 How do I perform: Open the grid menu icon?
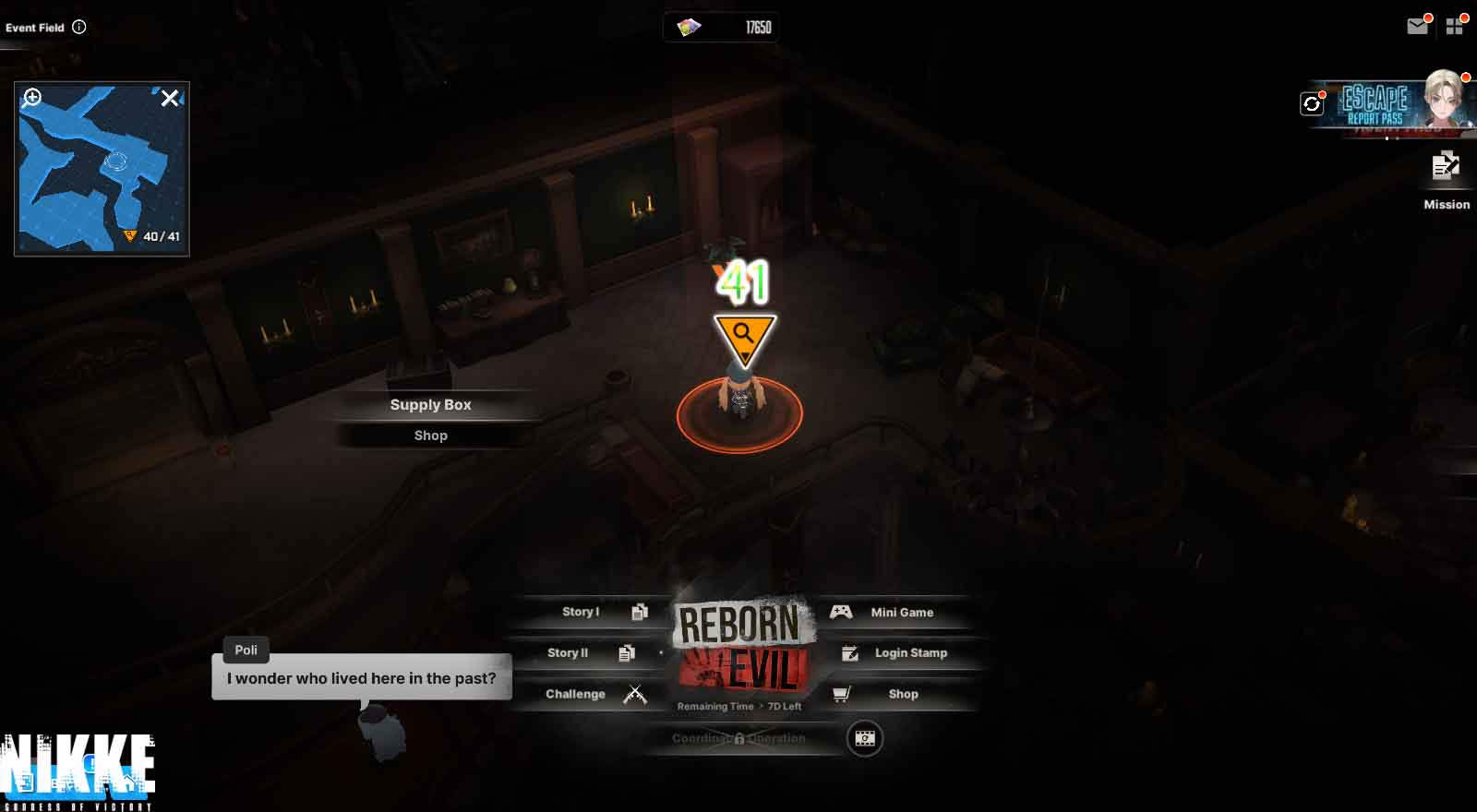[x=1455, y=27]
